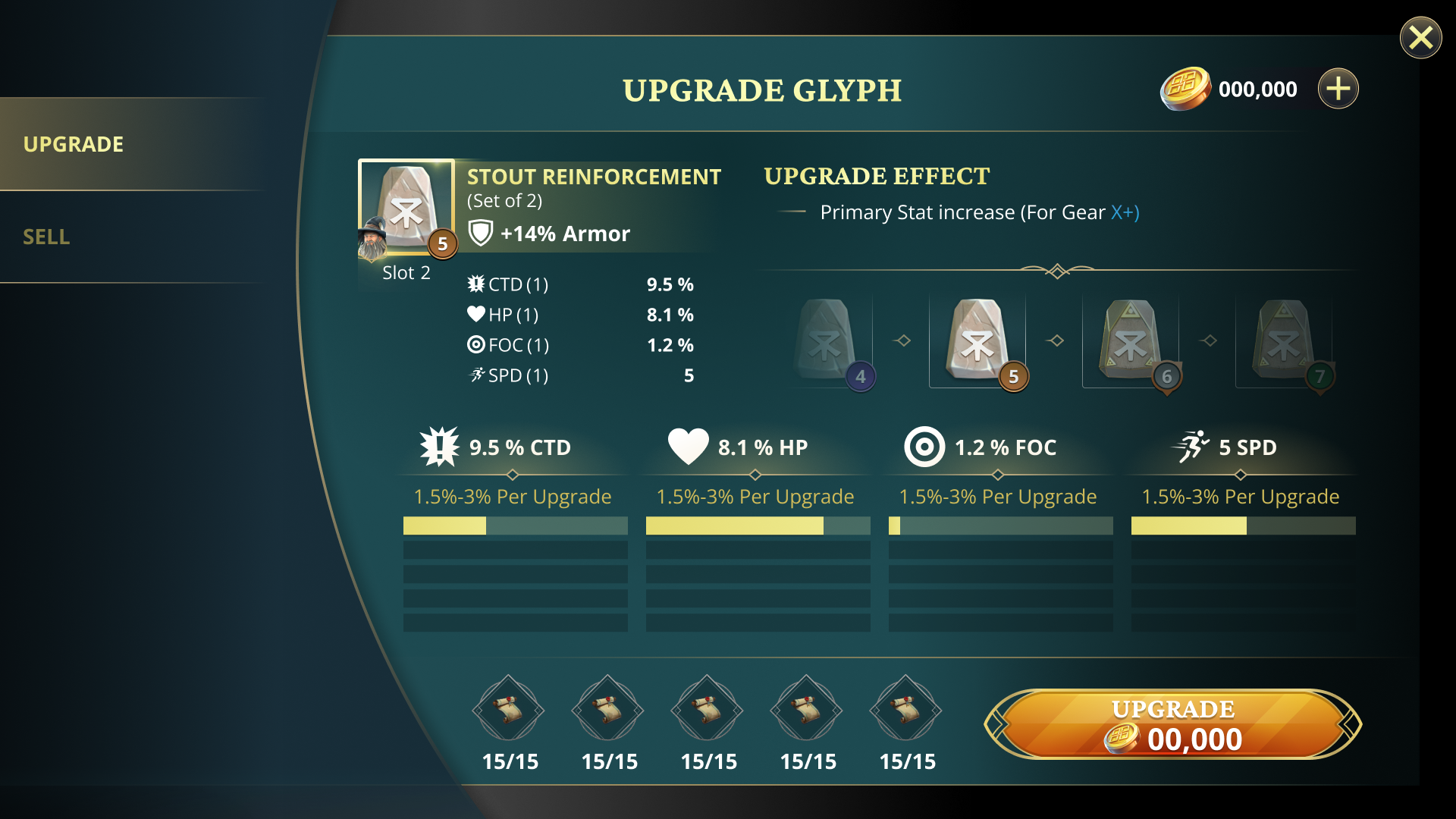Click the SPD runner stat icon

click(x=1191, y=447)
